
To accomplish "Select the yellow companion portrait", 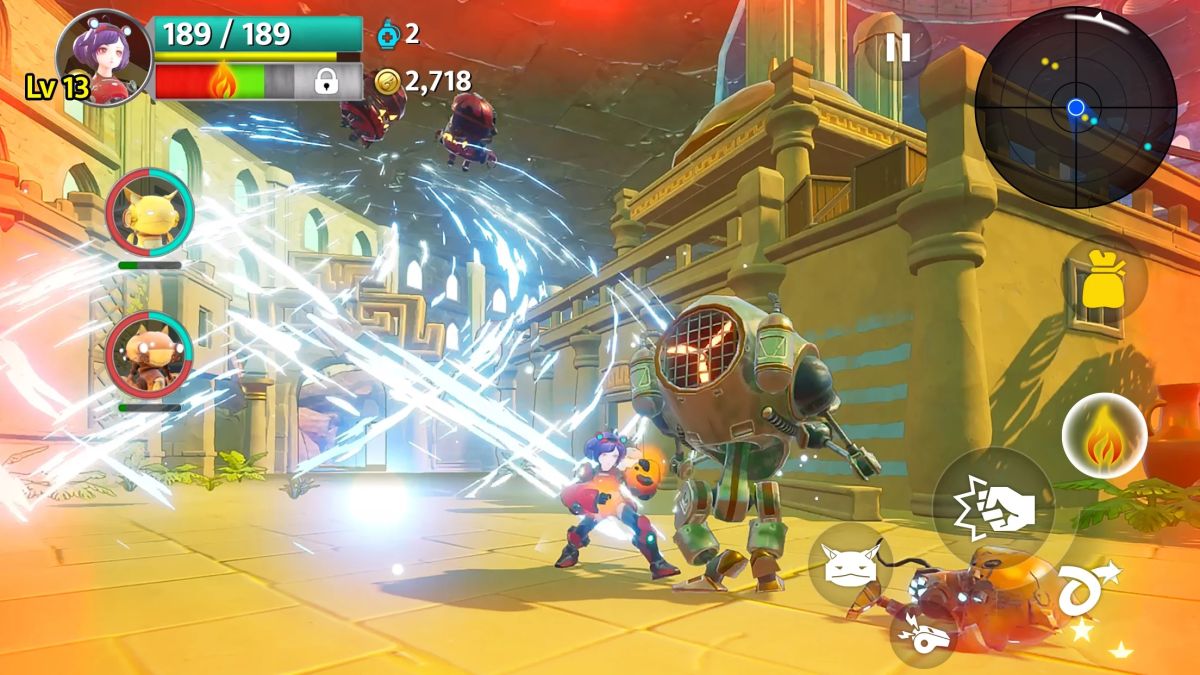I will point(150,213).
